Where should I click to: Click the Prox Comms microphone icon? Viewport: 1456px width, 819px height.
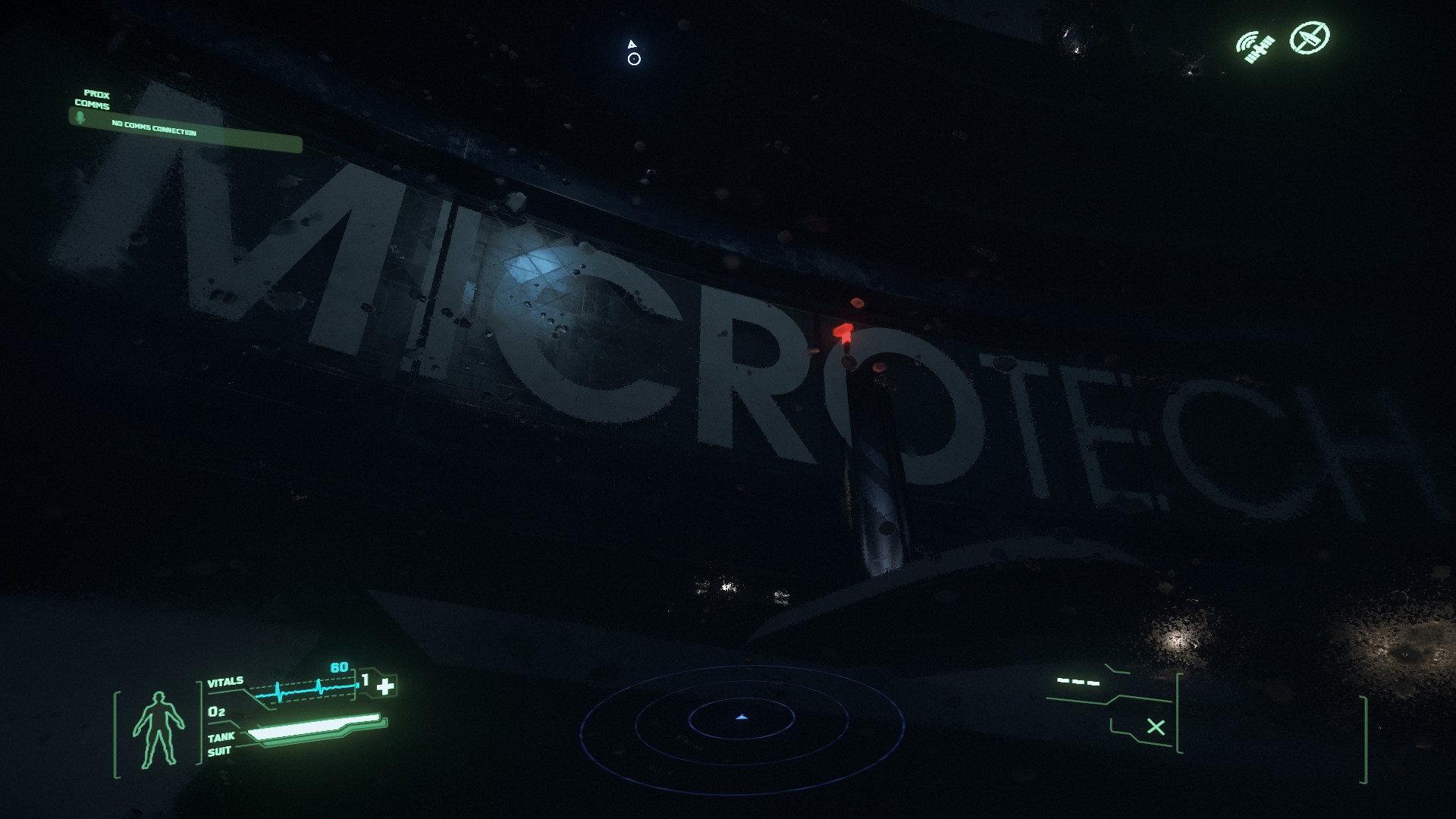(80, 118)
